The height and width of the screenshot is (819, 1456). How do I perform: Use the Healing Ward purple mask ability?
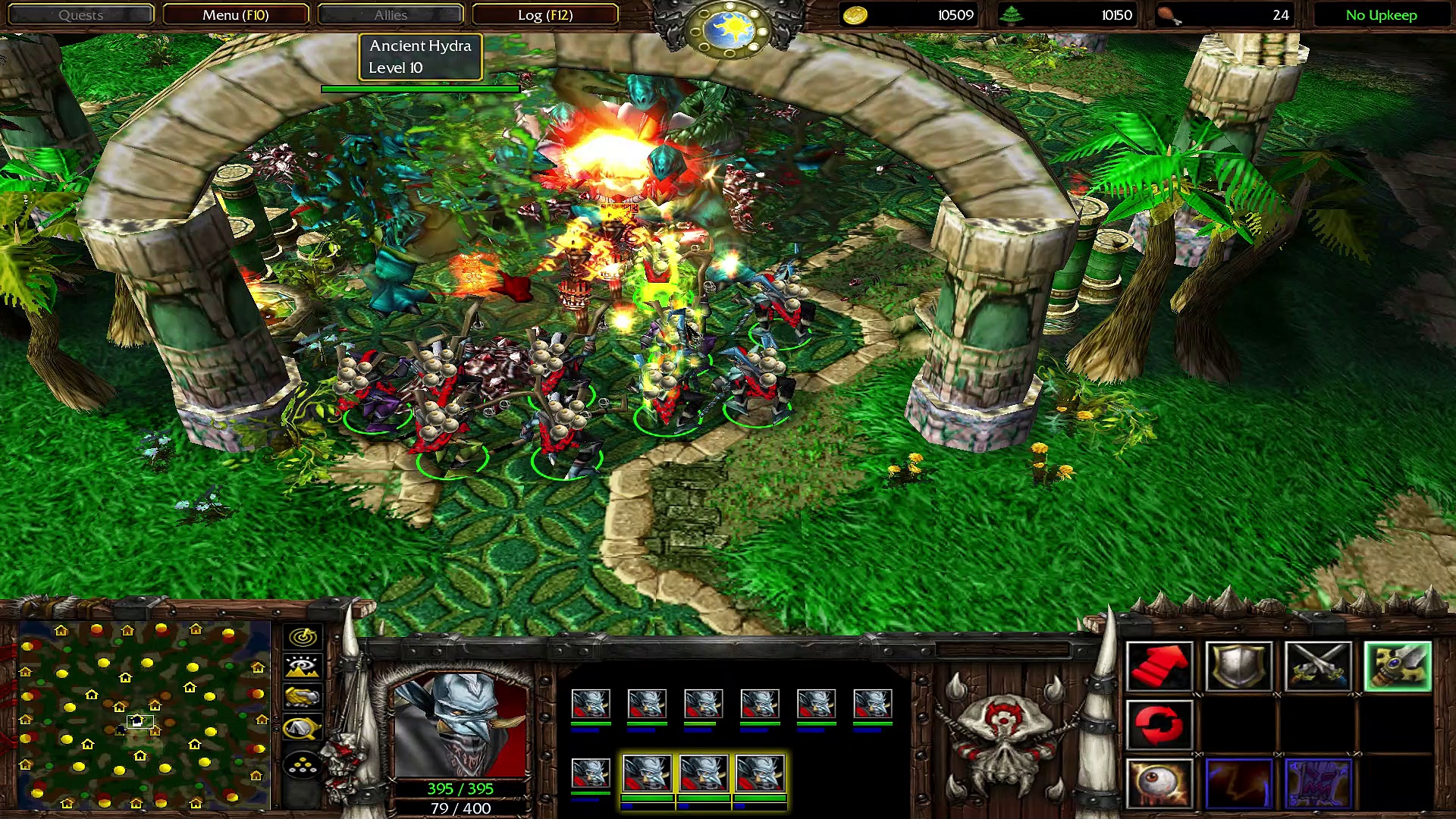click(x=1318, y=784)
